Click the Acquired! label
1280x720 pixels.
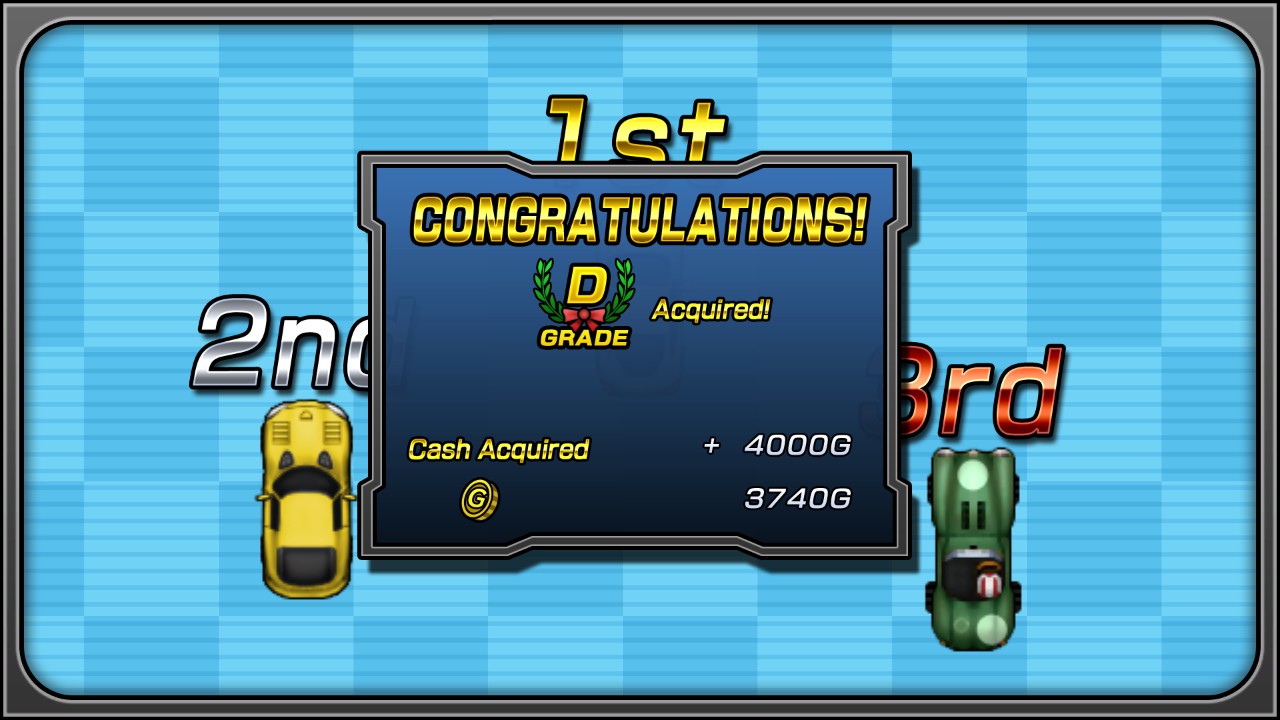pyautogui.click(x=710, y=309)
